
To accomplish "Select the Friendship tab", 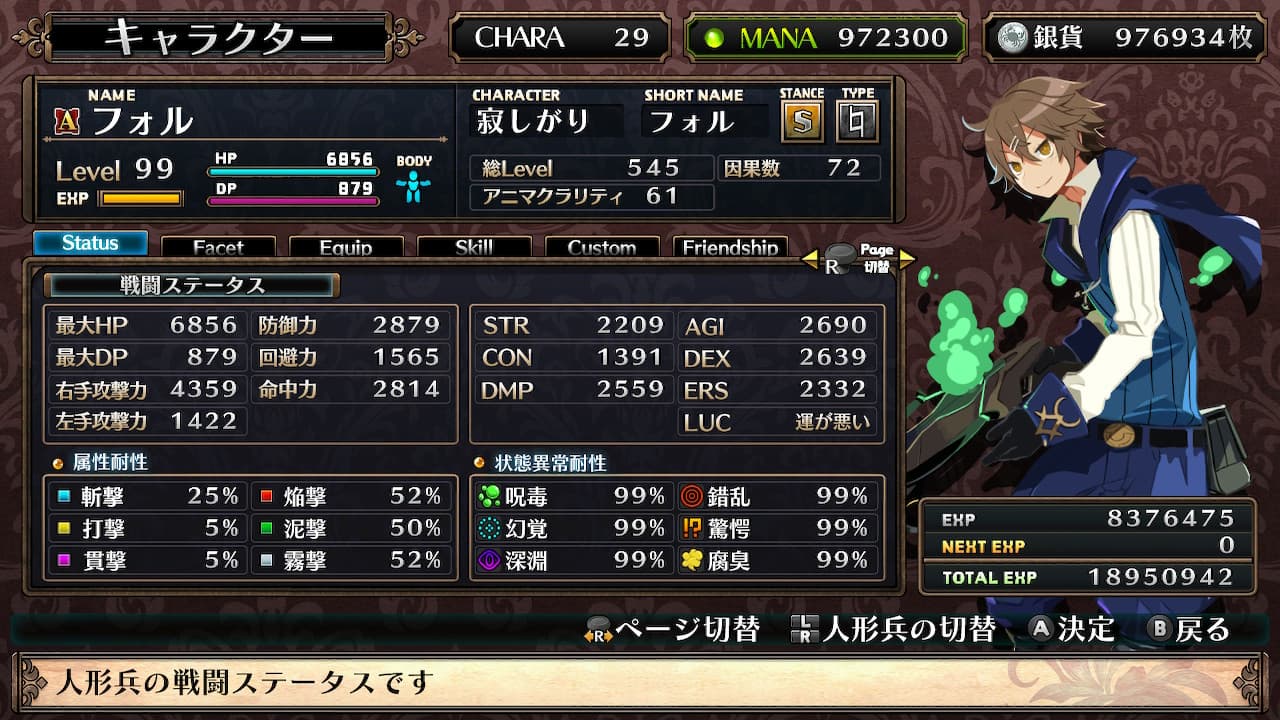I will (730, 247).
